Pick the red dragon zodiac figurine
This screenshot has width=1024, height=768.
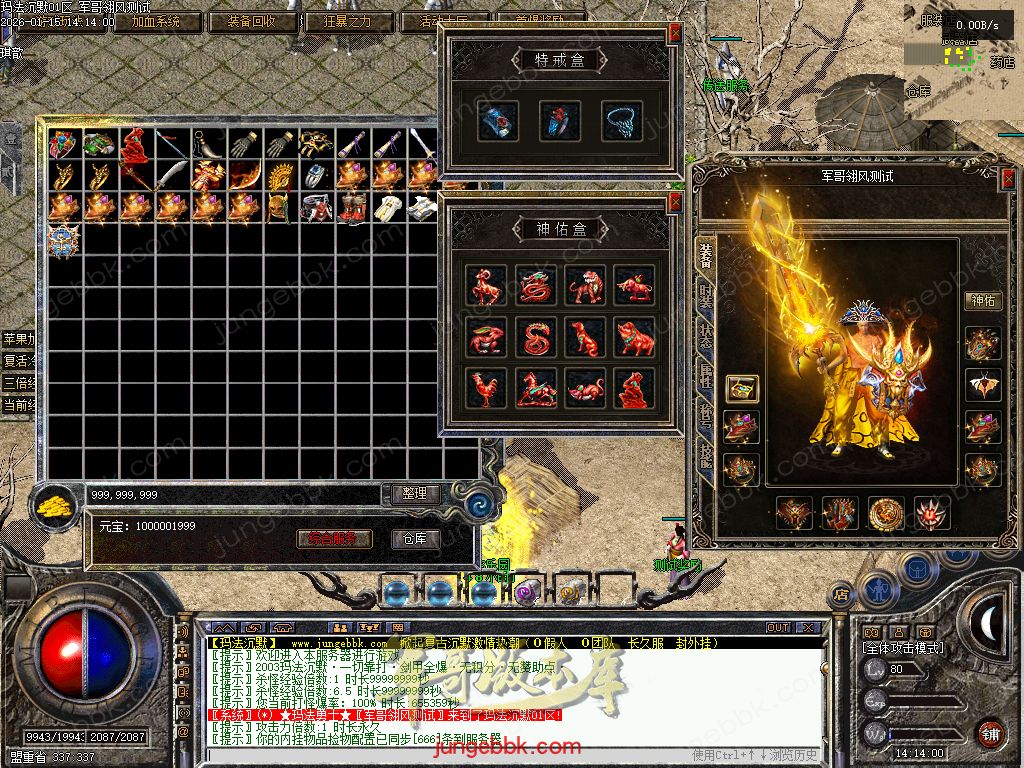[536, 286]
